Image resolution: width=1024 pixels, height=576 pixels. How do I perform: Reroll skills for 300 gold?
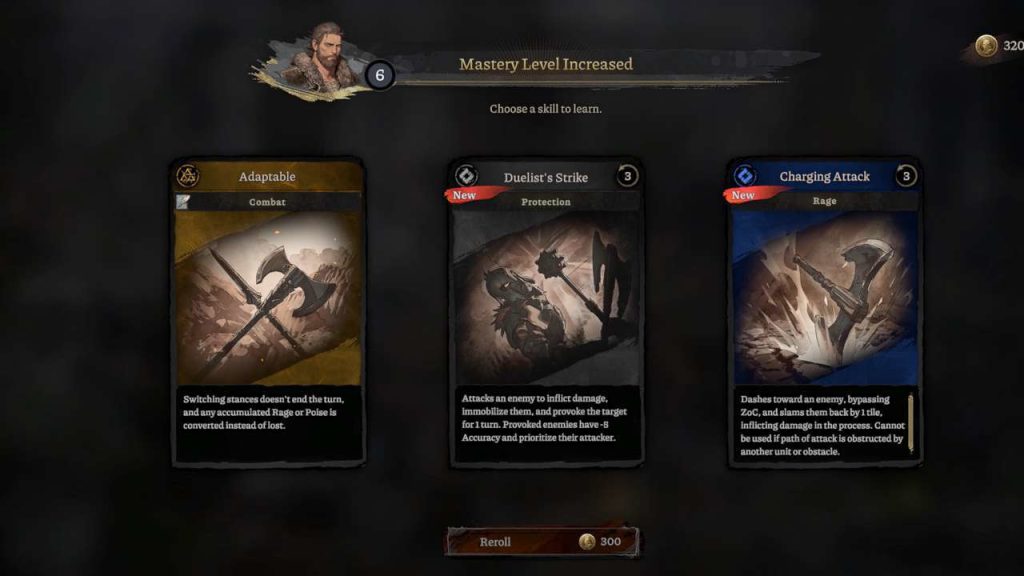[541, 542]
